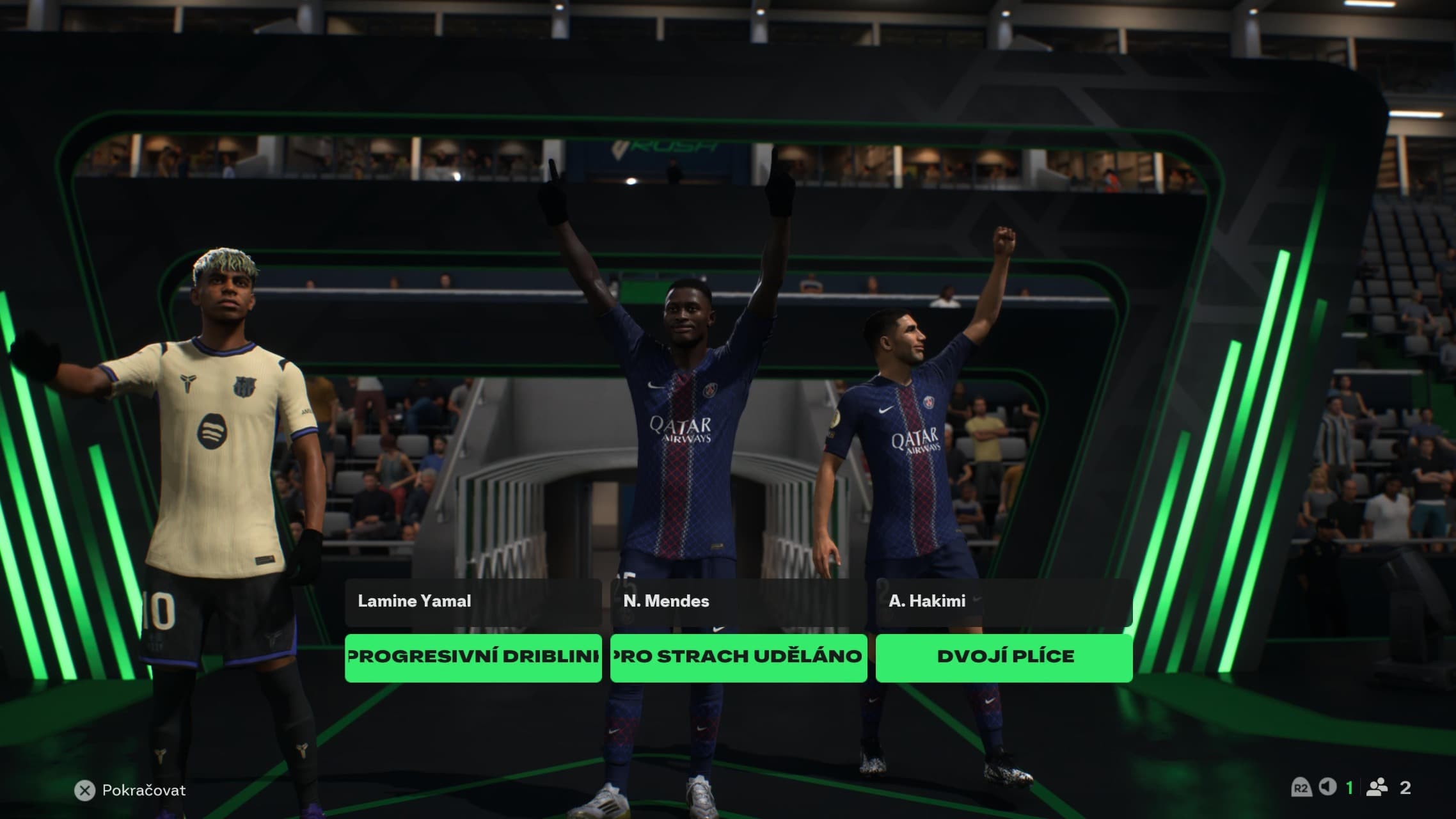Viewport: 1456px width, 819px height.
Task: Choose the Dvojí plíce green banner
Action: (x=1004, y=657)
